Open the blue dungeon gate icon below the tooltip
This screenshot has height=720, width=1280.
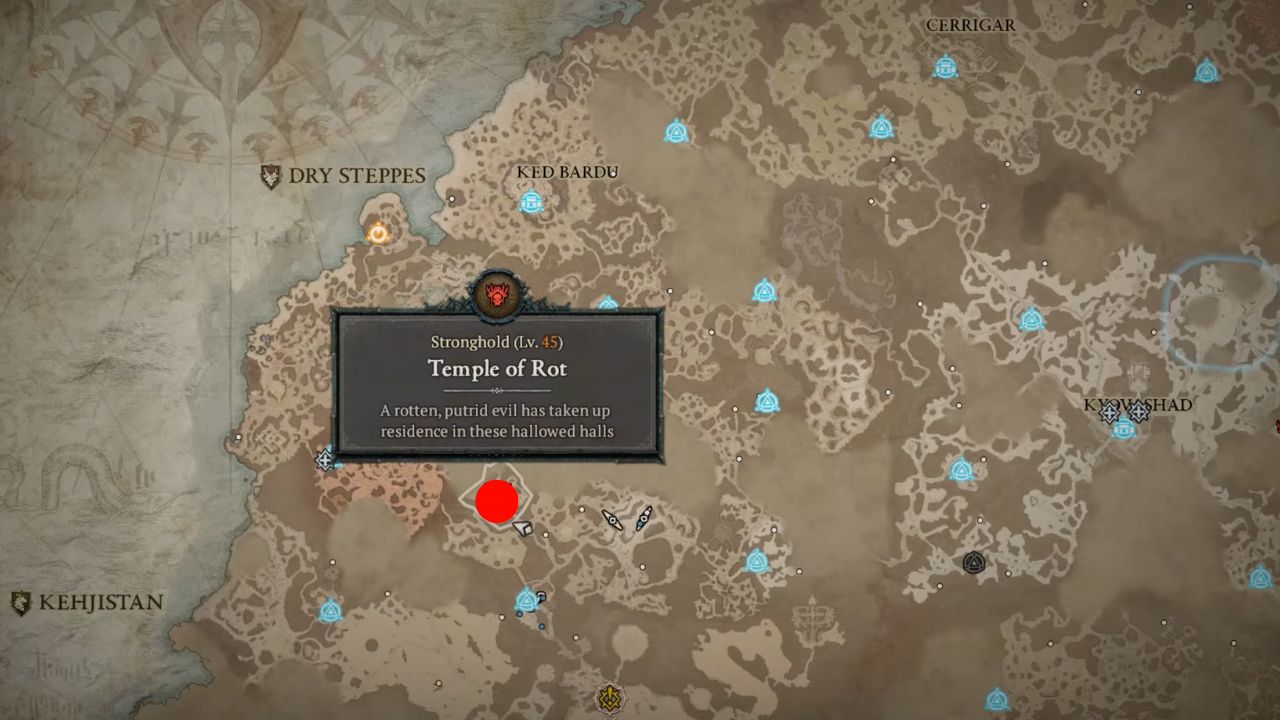pos(525,600)
